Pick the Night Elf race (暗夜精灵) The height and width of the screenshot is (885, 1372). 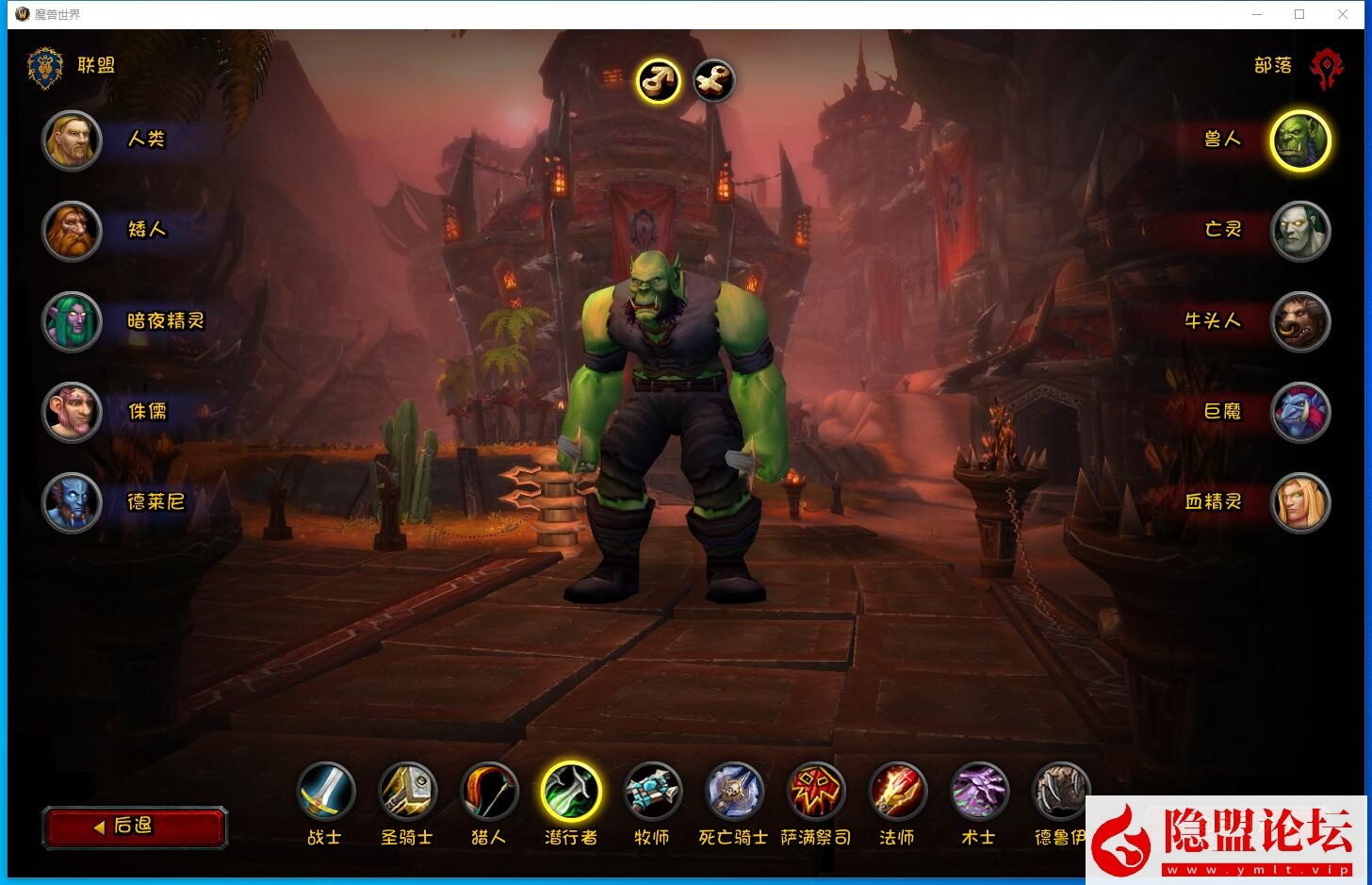[72, 321]
